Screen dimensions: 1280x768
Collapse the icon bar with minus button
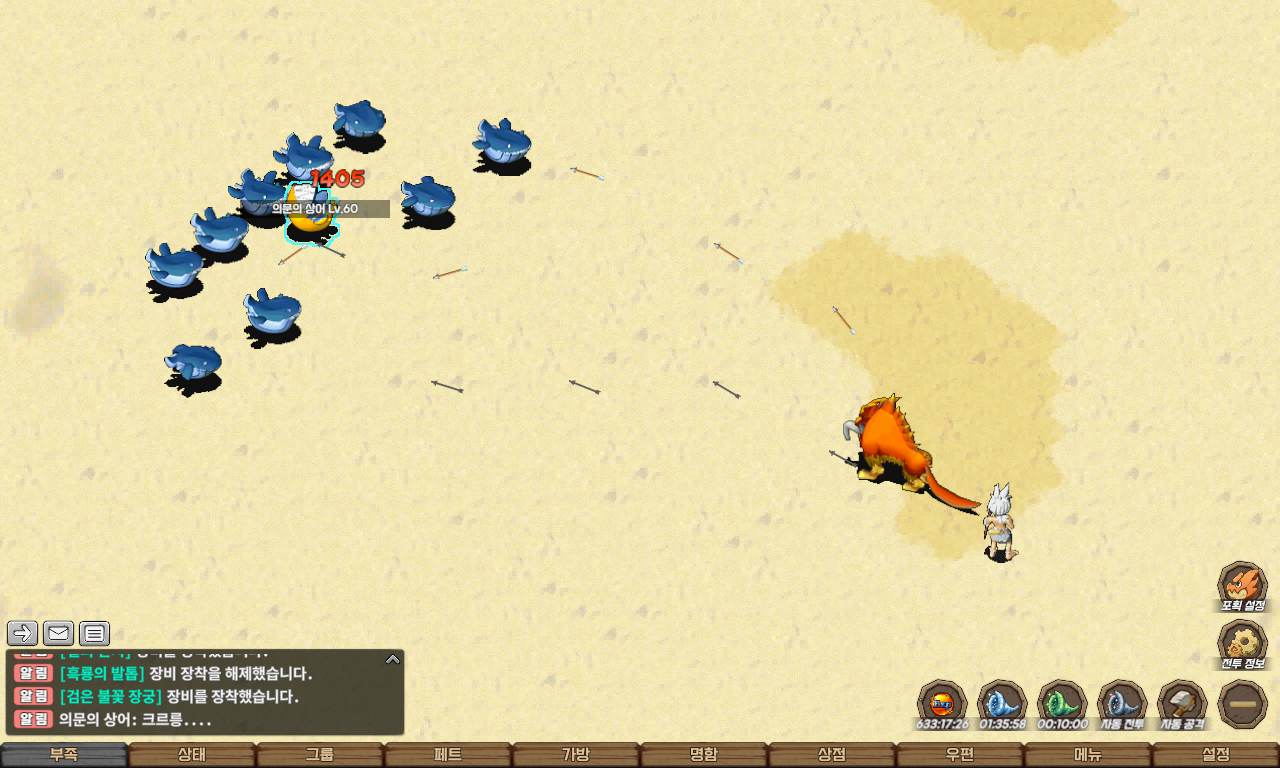[x=1243, y=704]
